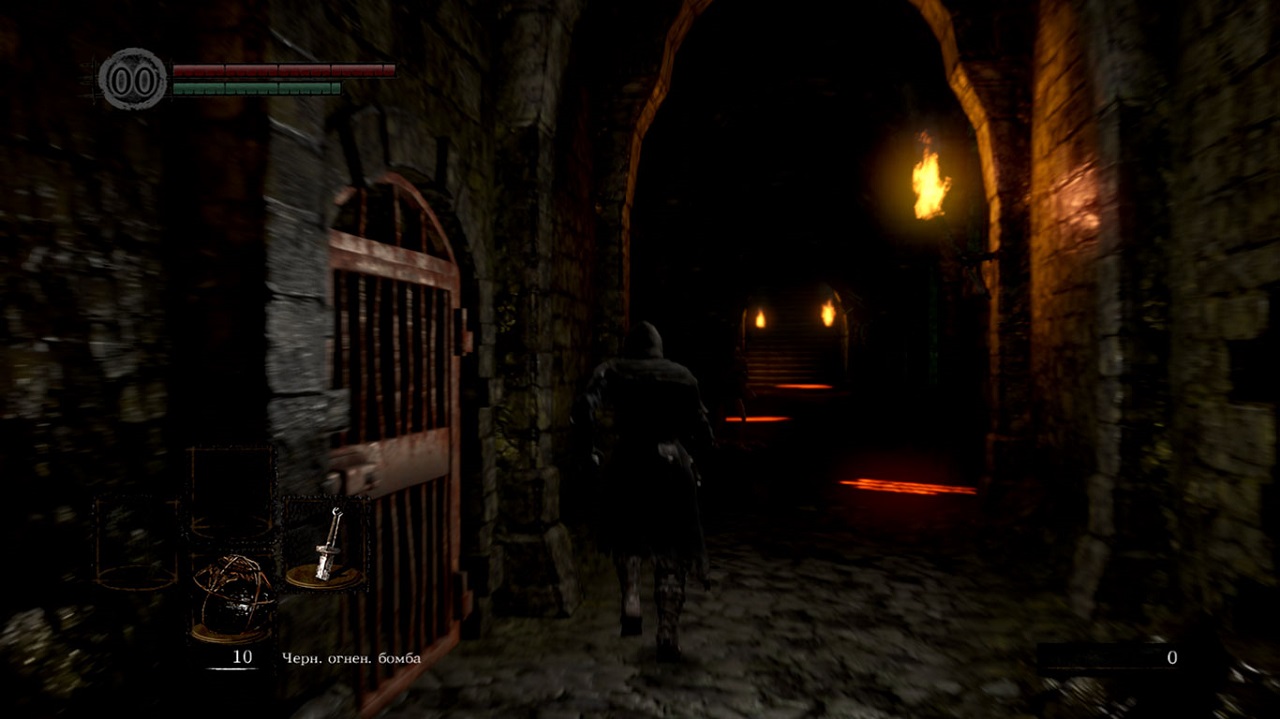This screenshot has height=719, width=1280.
Task: Select the broken sword hilt weapon slot
Action: pyautogui.click(x=325, y=546)
